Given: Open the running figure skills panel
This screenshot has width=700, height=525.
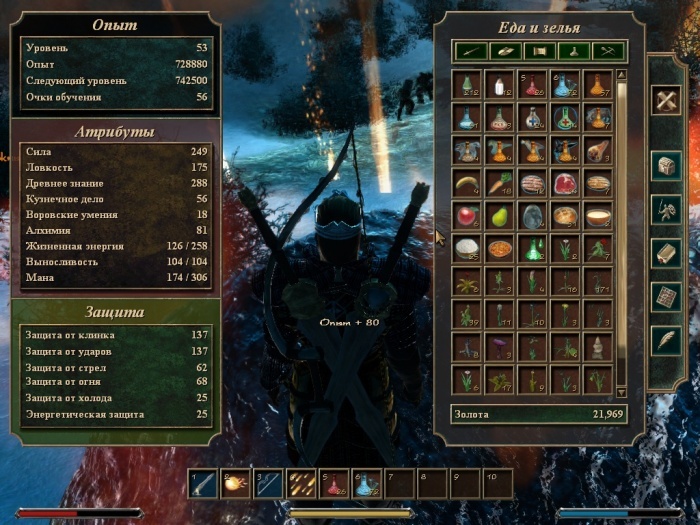Looking at the screenshot, I should (x=666, y=208).
